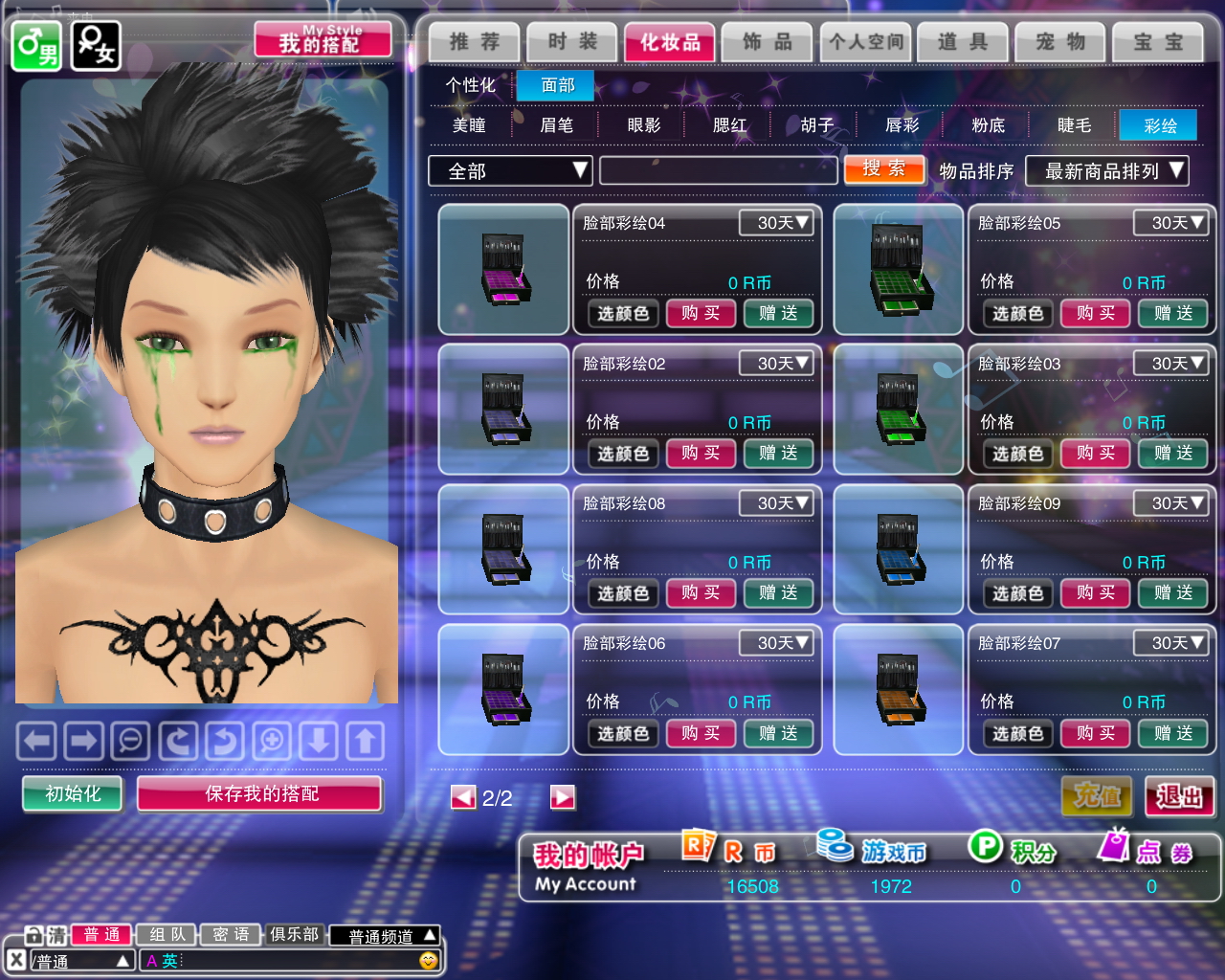Viewport: 1225px width, 980px height.
Task: Switch to the 时装 fashion tab
Action: click(x=572, y=42)
